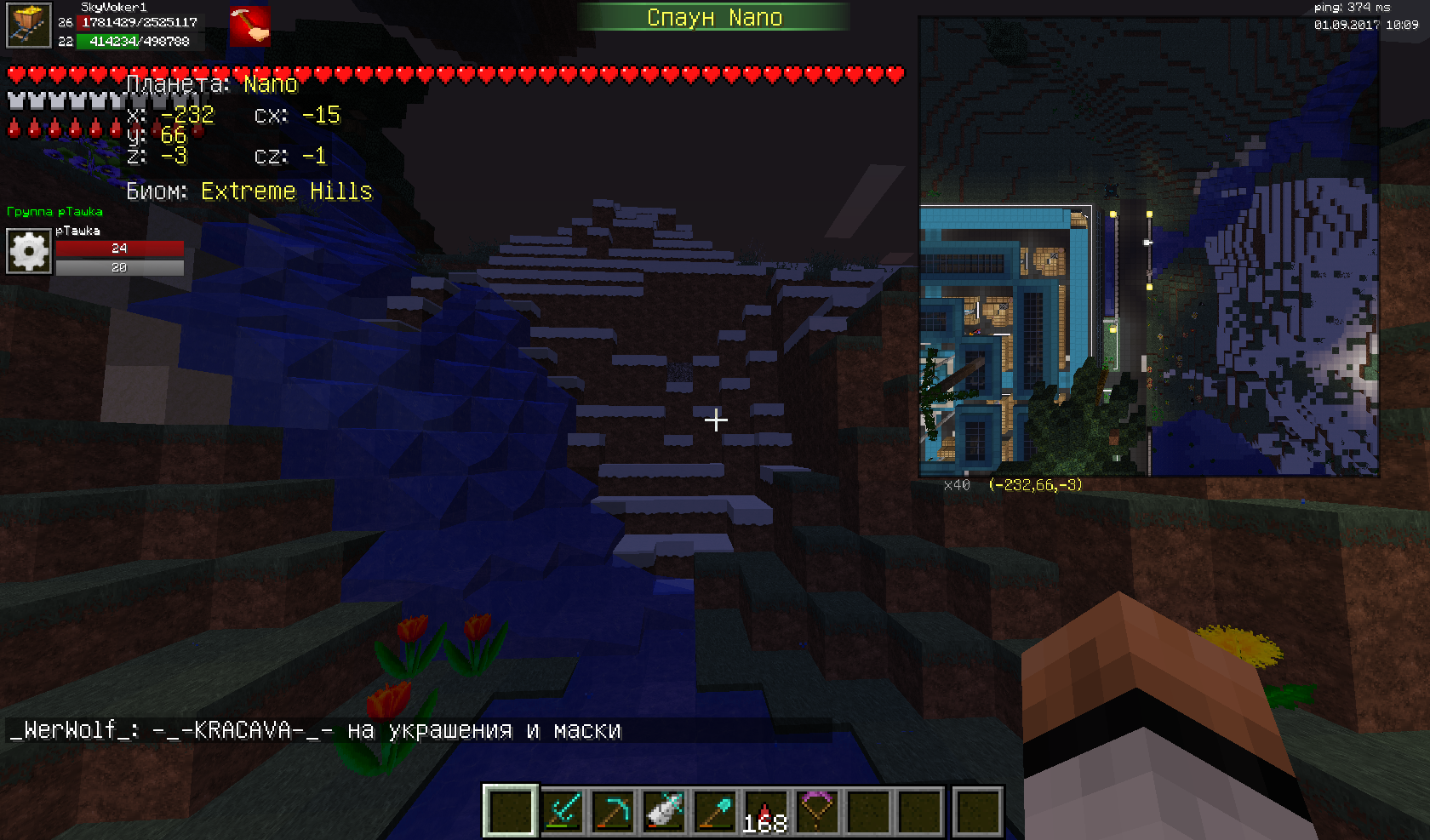1430x840 pixels.
Task: Select the diamond pickaxe hotbar slot
Action: (x=613, y=809)
